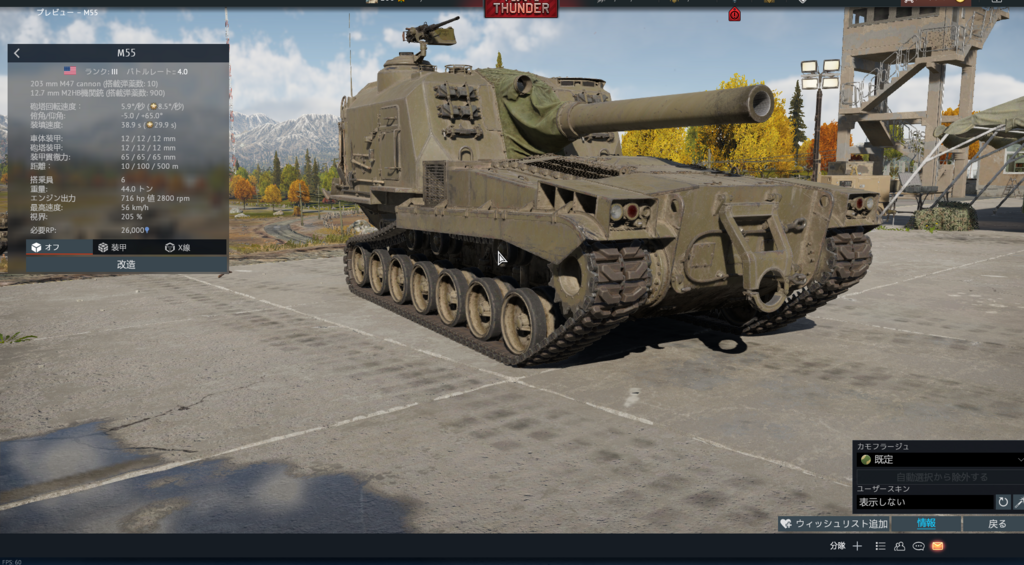Refresh the user skin list
1024x565 pixels.
coord(1002,502)
